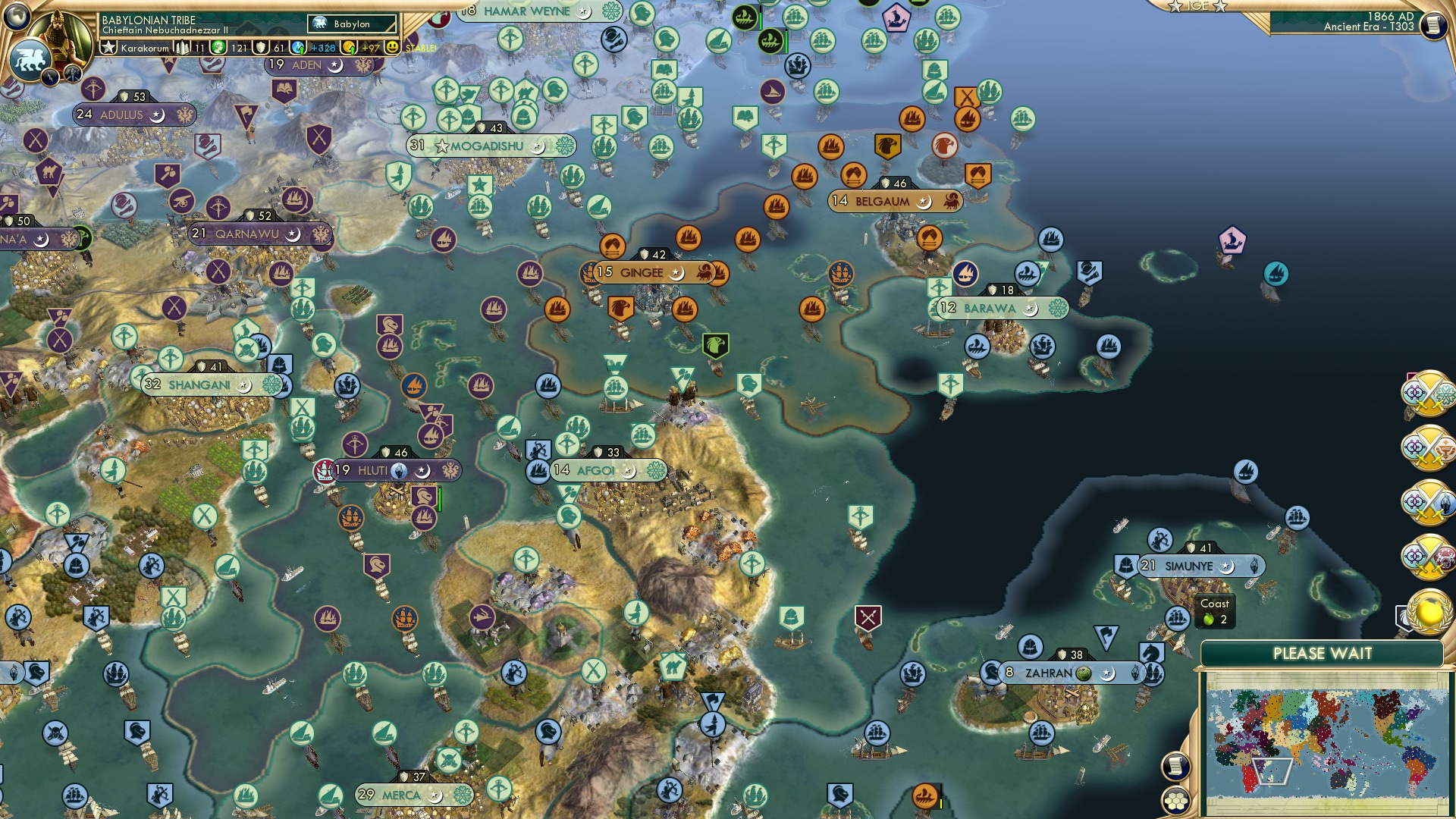Open the topmost crossed-swords war notification
Viewport: 1456px width, 819px height.
(1429, 395)
